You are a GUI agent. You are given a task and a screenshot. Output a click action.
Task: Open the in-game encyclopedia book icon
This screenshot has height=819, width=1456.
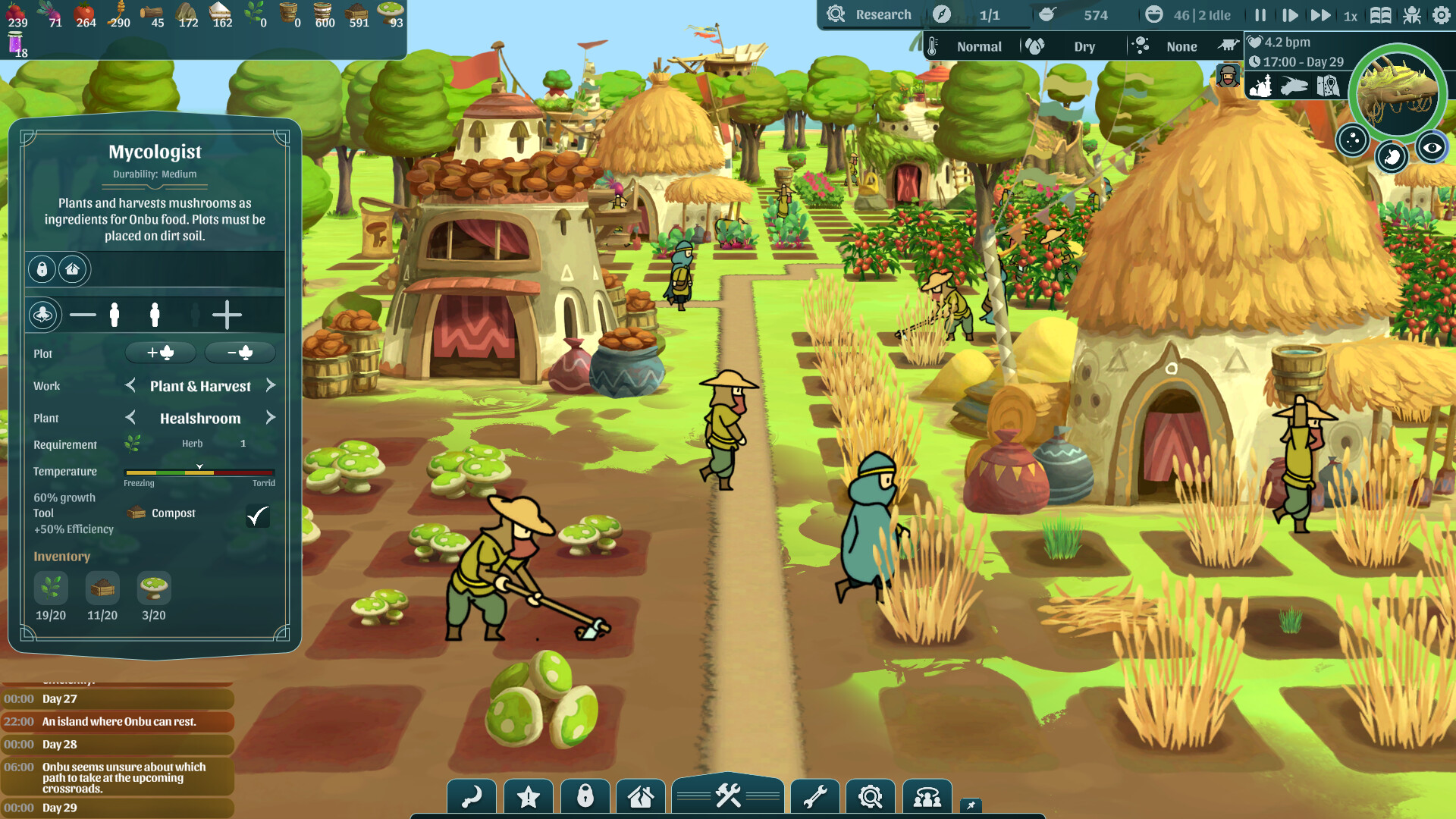tap(1380, 14)
